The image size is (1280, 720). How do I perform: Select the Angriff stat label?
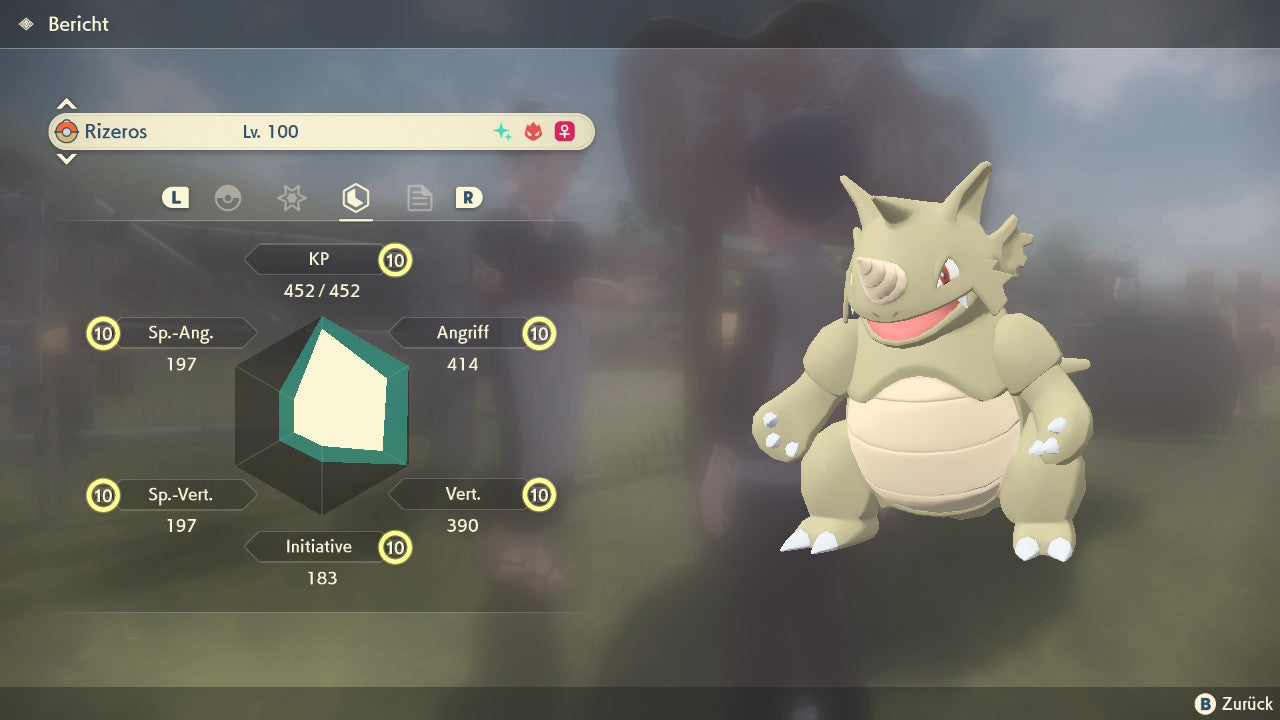click(462, 333)
